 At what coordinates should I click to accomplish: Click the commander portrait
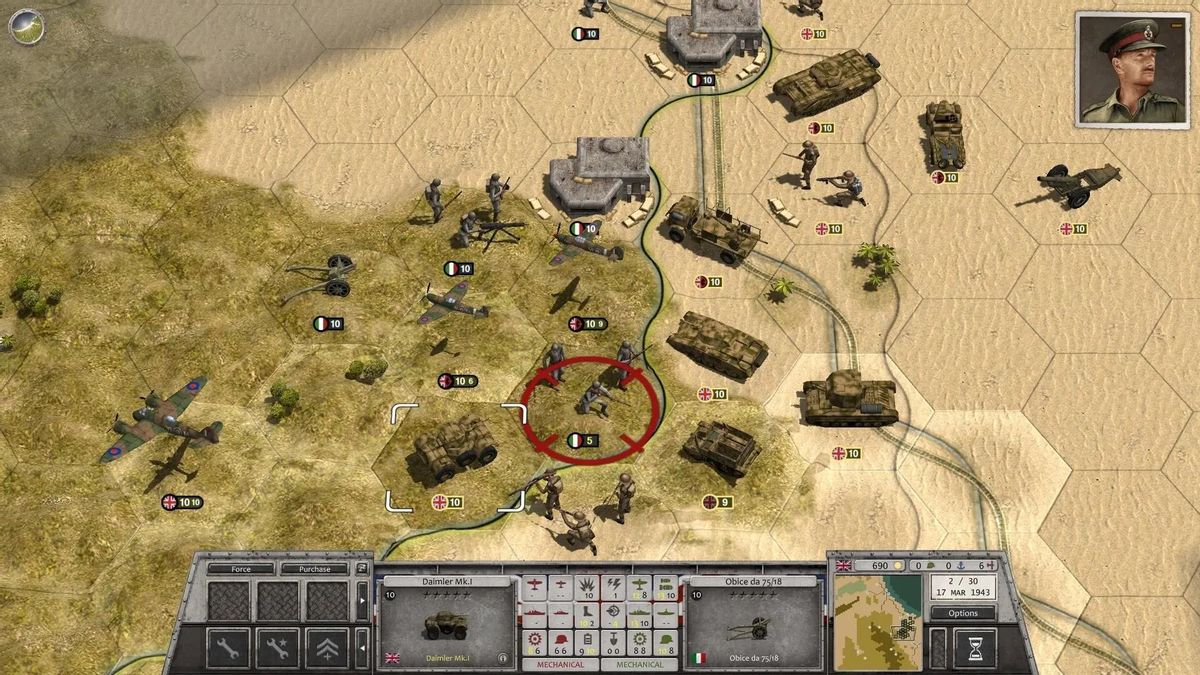1132,68
